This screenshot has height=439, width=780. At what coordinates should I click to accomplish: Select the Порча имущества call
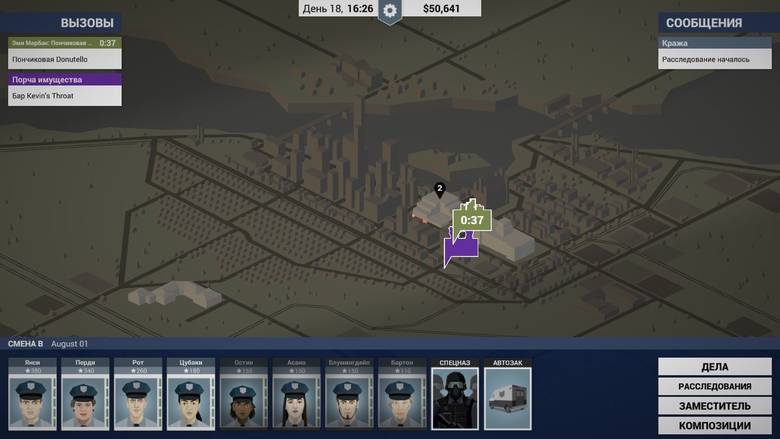pyautogui.click(x=65, y=95)
